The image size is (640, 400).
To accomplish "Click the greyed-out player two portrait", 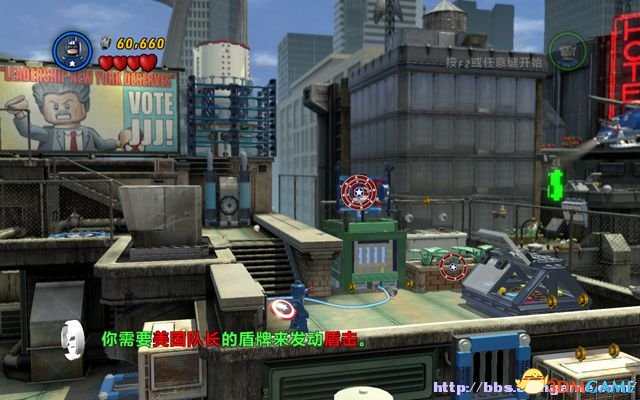I will [565, 47].
